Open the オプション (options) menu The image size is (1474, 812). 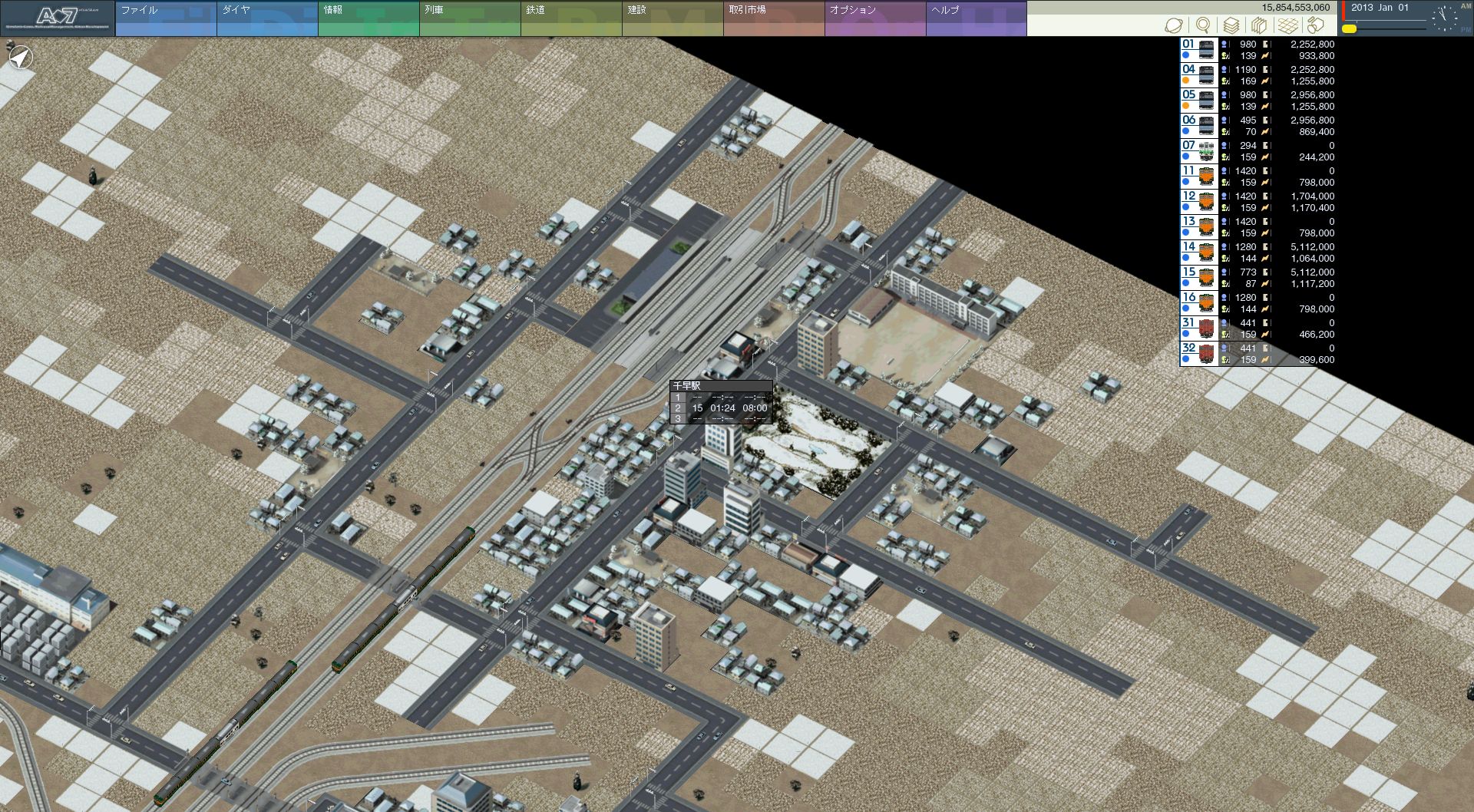(874, 18)
